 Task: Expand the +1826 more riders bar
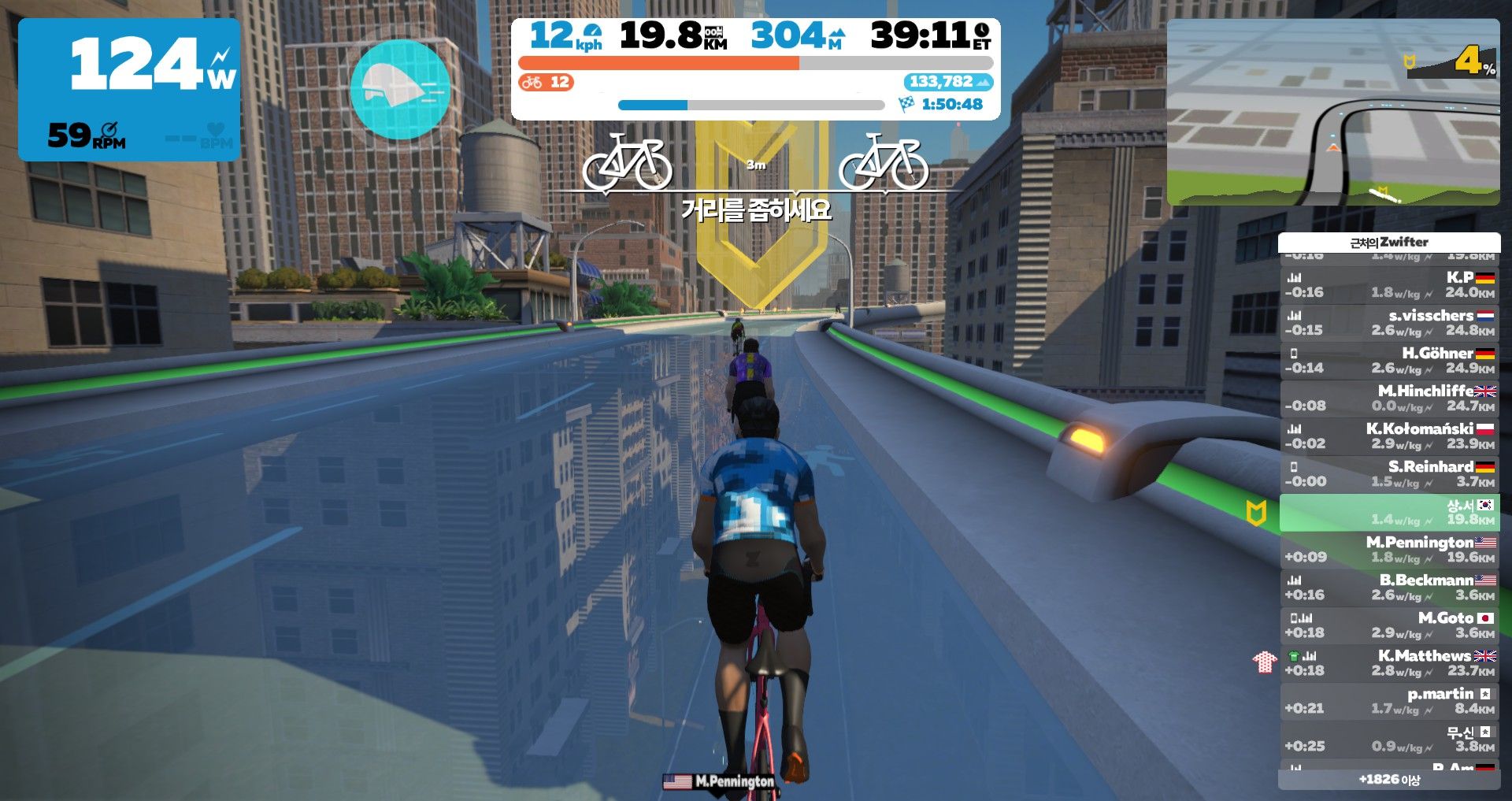click(x=1389, y=780)
